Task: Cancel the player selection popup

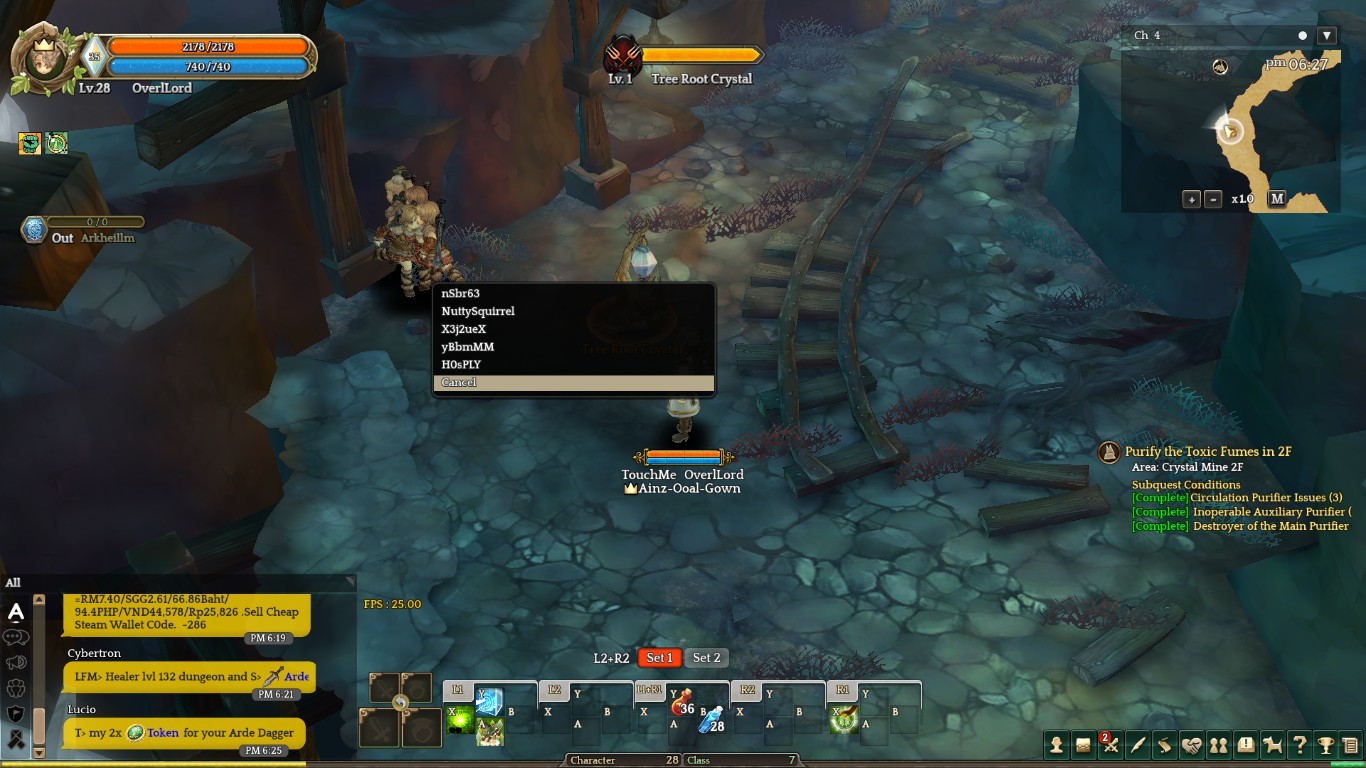Action: click(x=573, y=383)
